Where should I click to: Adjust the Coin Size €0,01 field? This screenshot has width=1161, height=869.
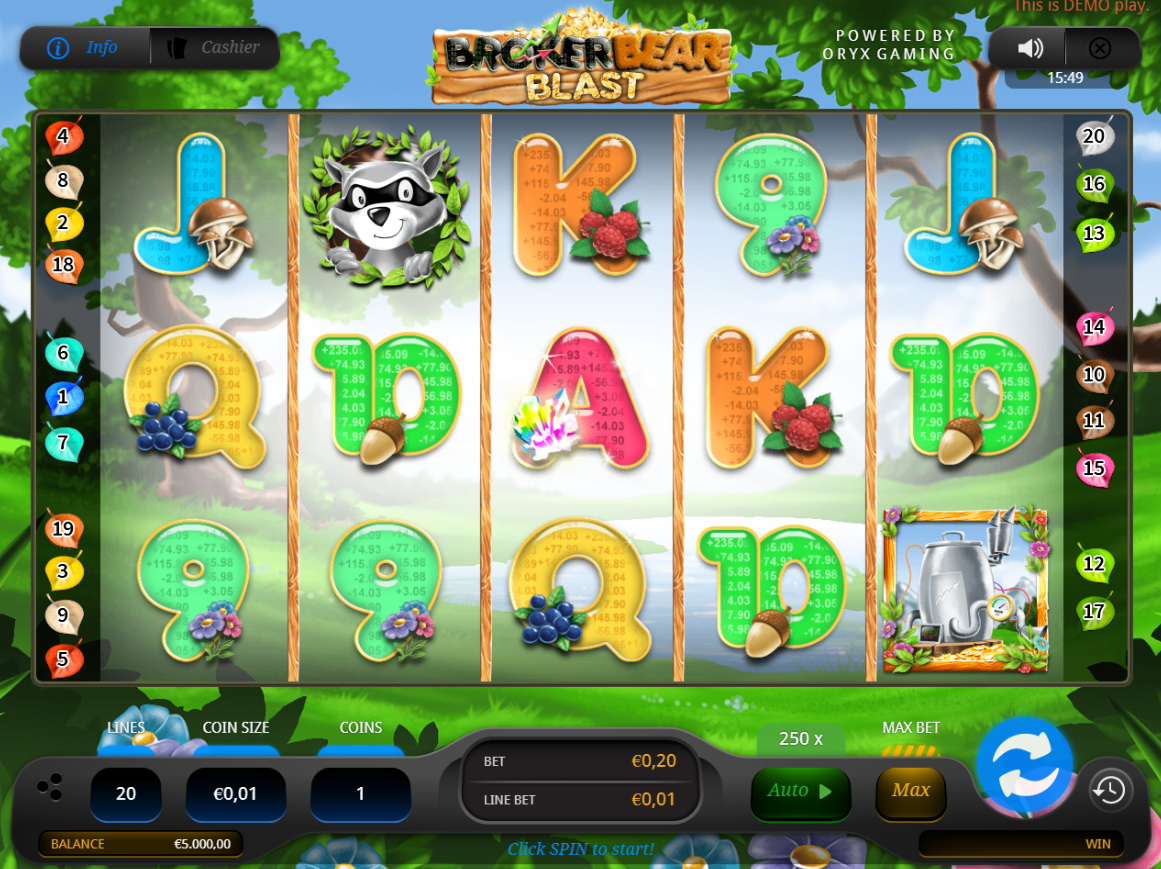click(x=236, y=794)
